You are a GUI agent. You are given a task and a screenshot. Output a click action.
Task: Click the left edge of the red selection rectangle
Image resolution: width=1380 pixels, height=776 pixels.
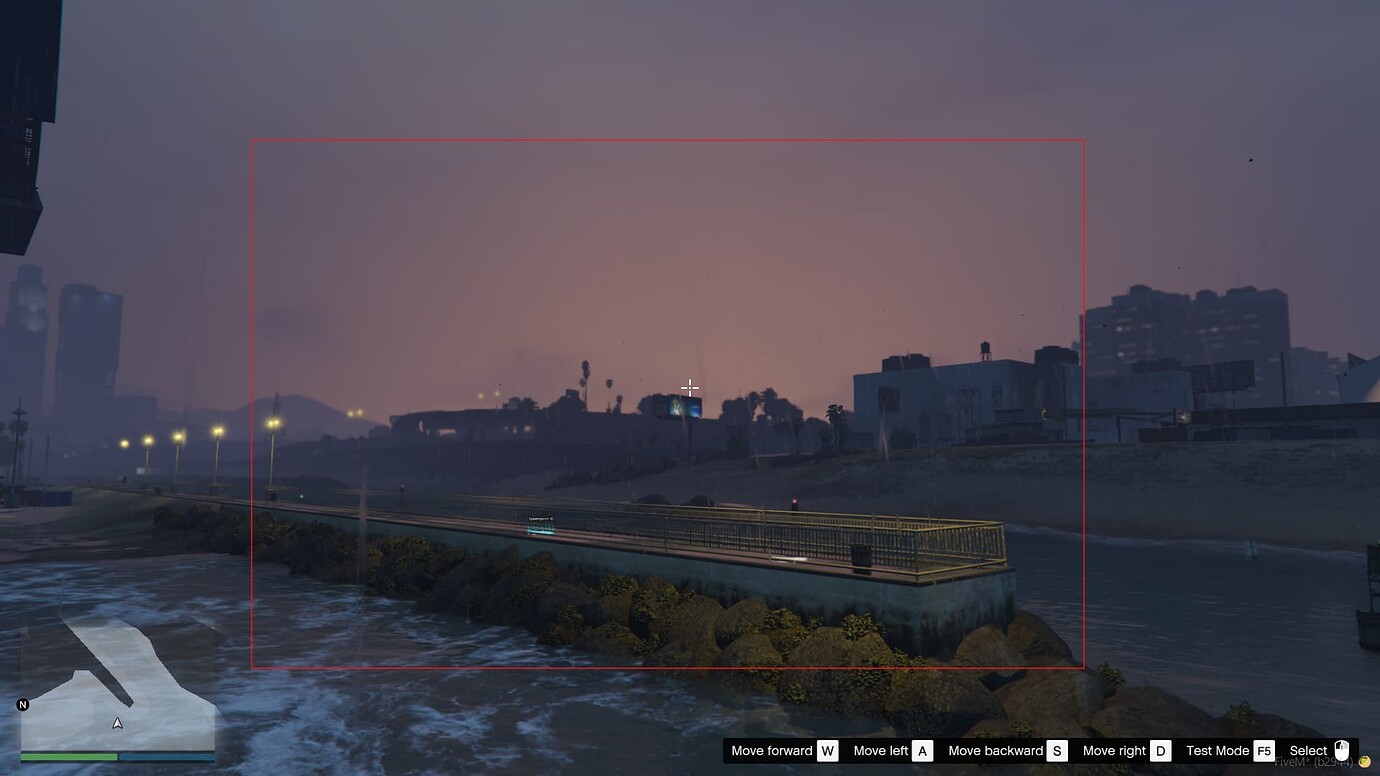(x=251, y=400)
